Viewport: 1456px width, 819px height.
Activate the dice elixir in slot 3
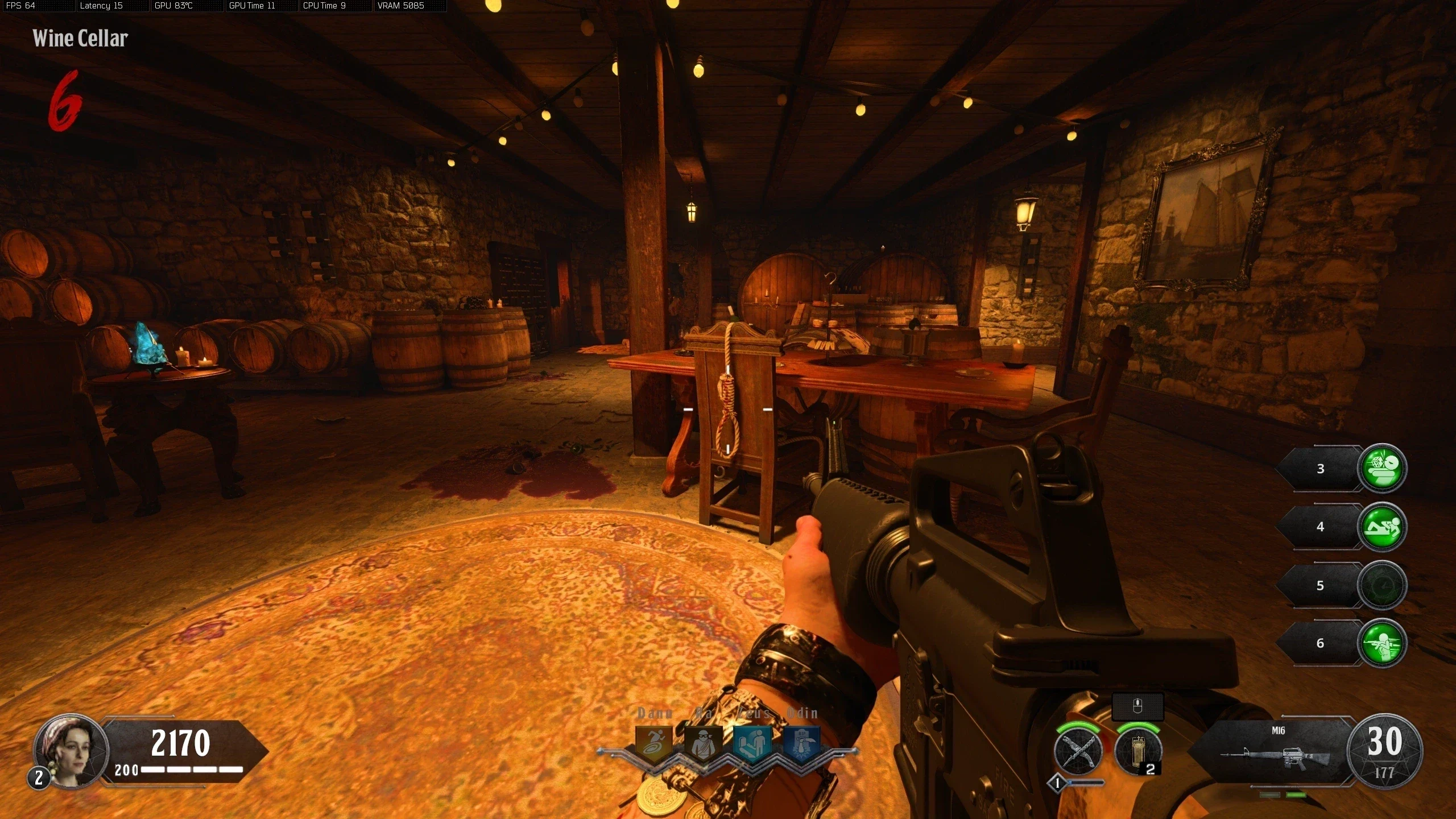(x=1381, y=468)
